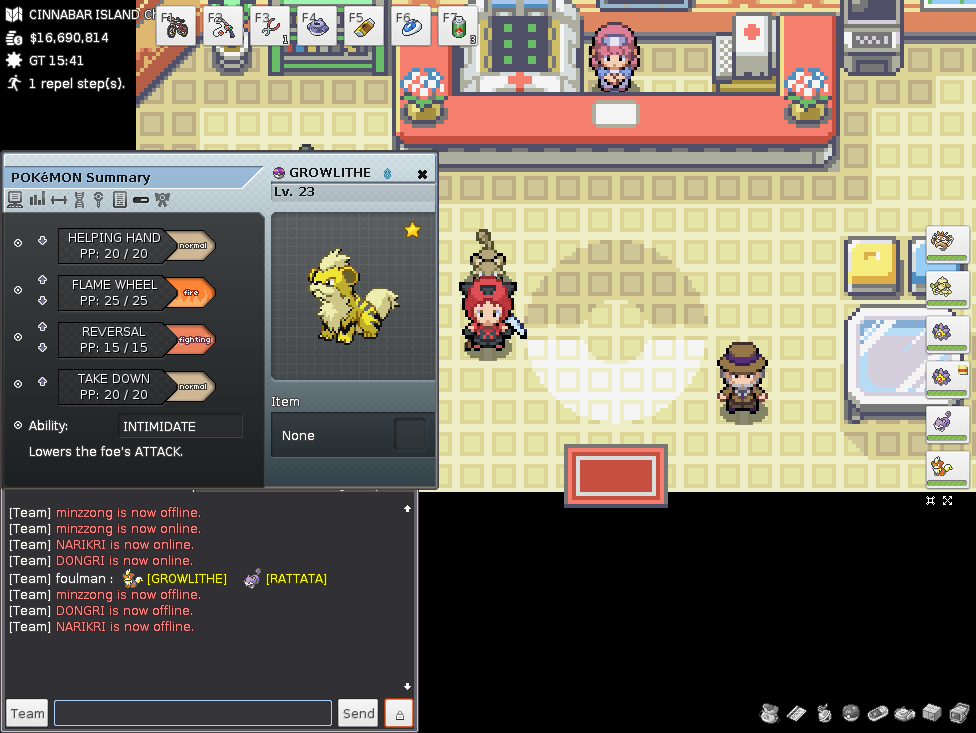Select the Flame Wheel move
Viewport: 976px width, 733px height.
coord(114,292)
